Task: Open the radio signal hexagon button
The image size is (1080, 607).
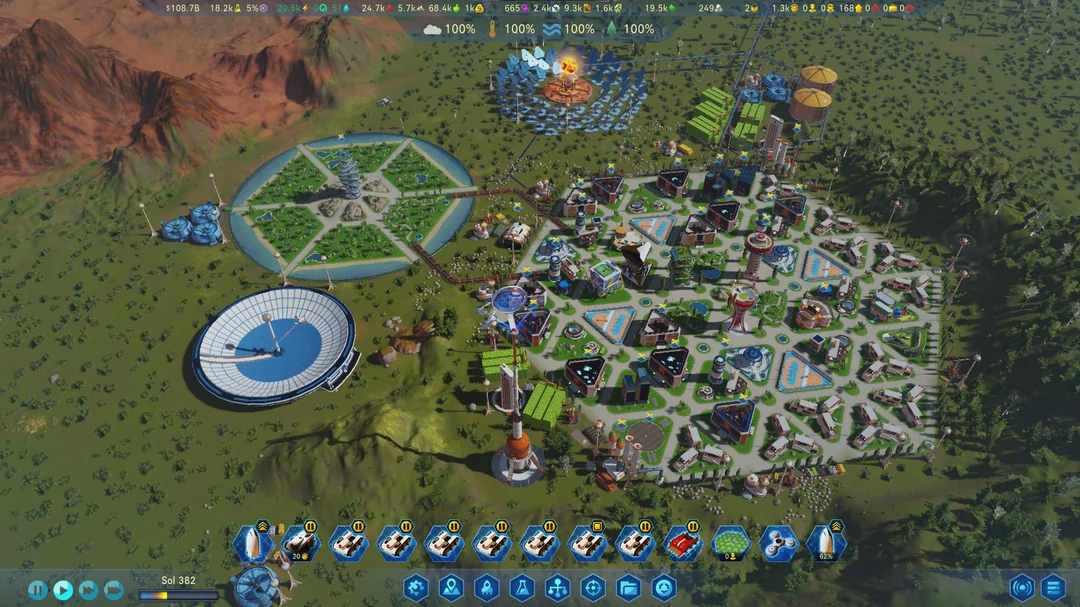Action: 1022,588
